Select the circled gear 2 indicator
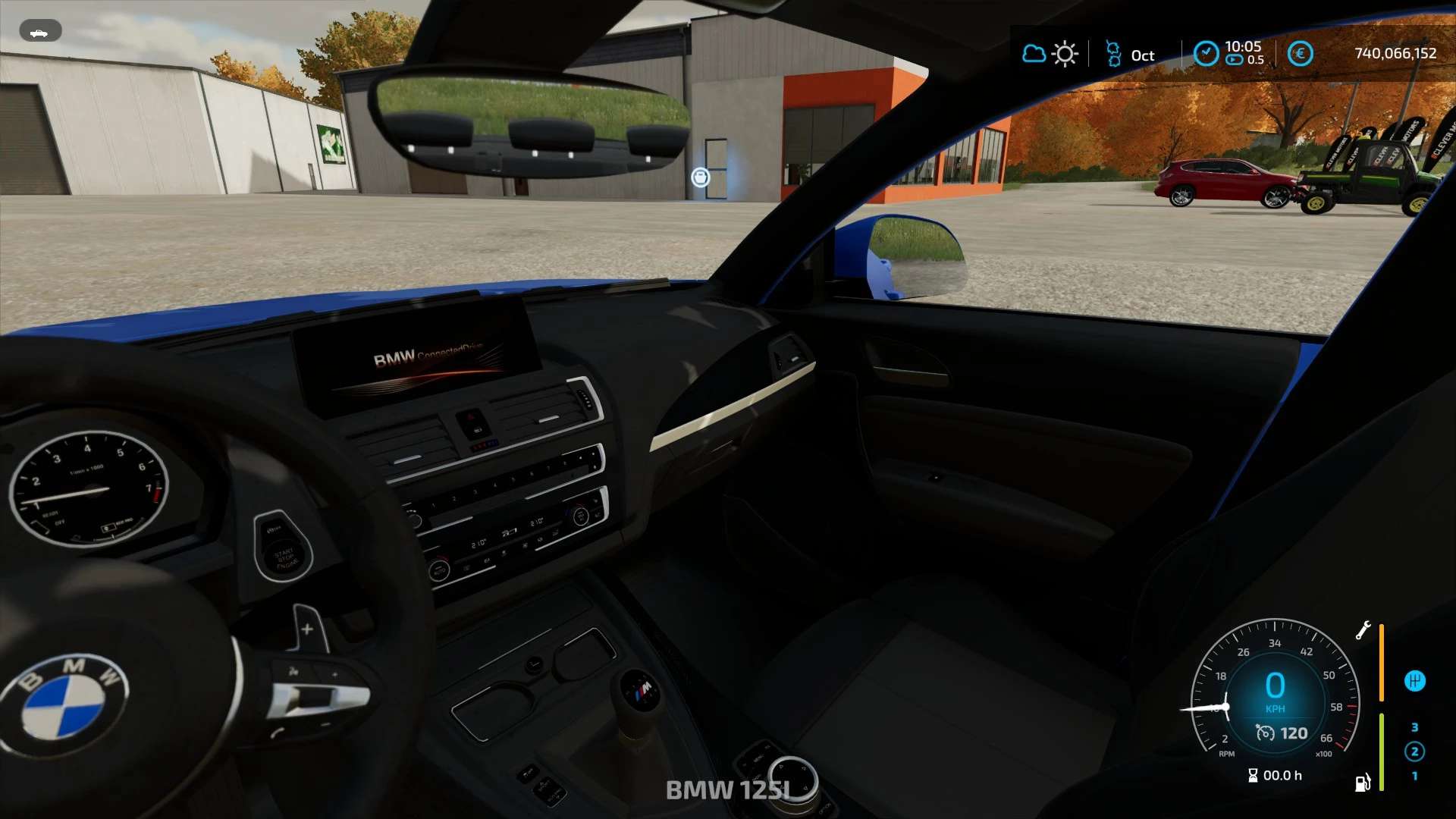This screenshot has height=819, width=1456. click(1414, 752)
